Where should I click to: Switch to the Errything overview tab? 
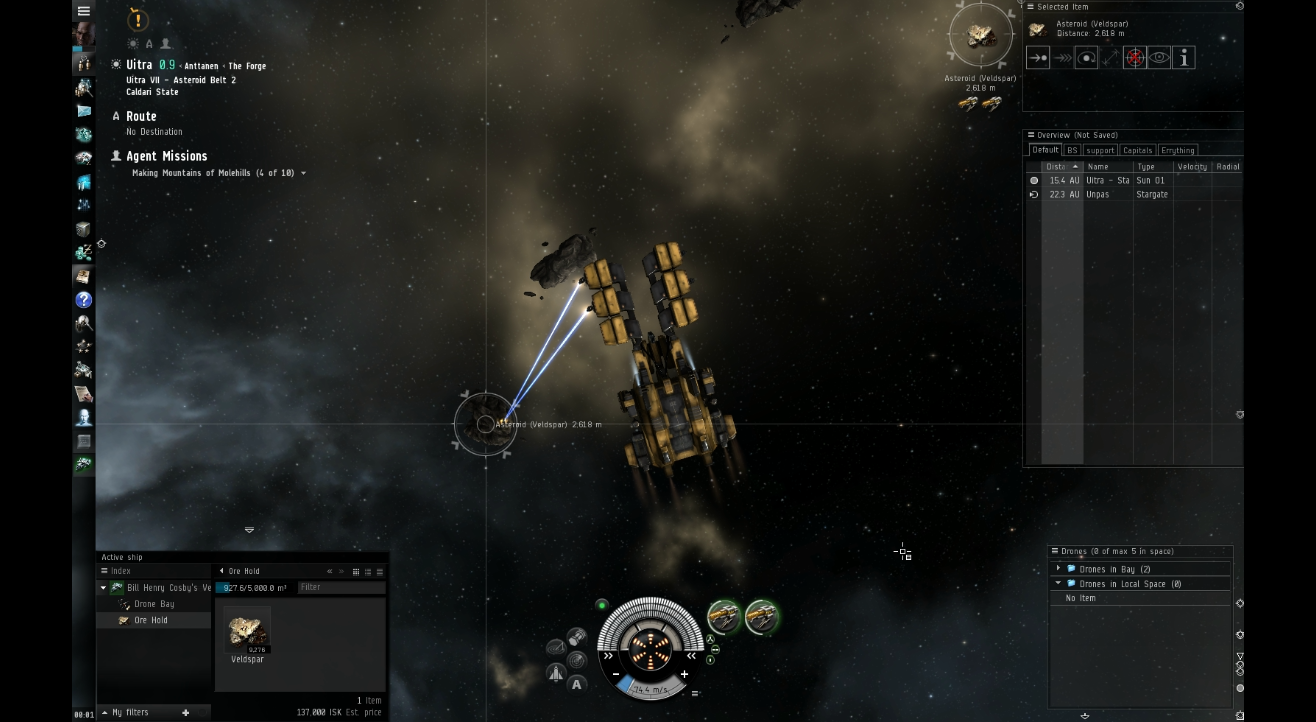coord(1178,149)
